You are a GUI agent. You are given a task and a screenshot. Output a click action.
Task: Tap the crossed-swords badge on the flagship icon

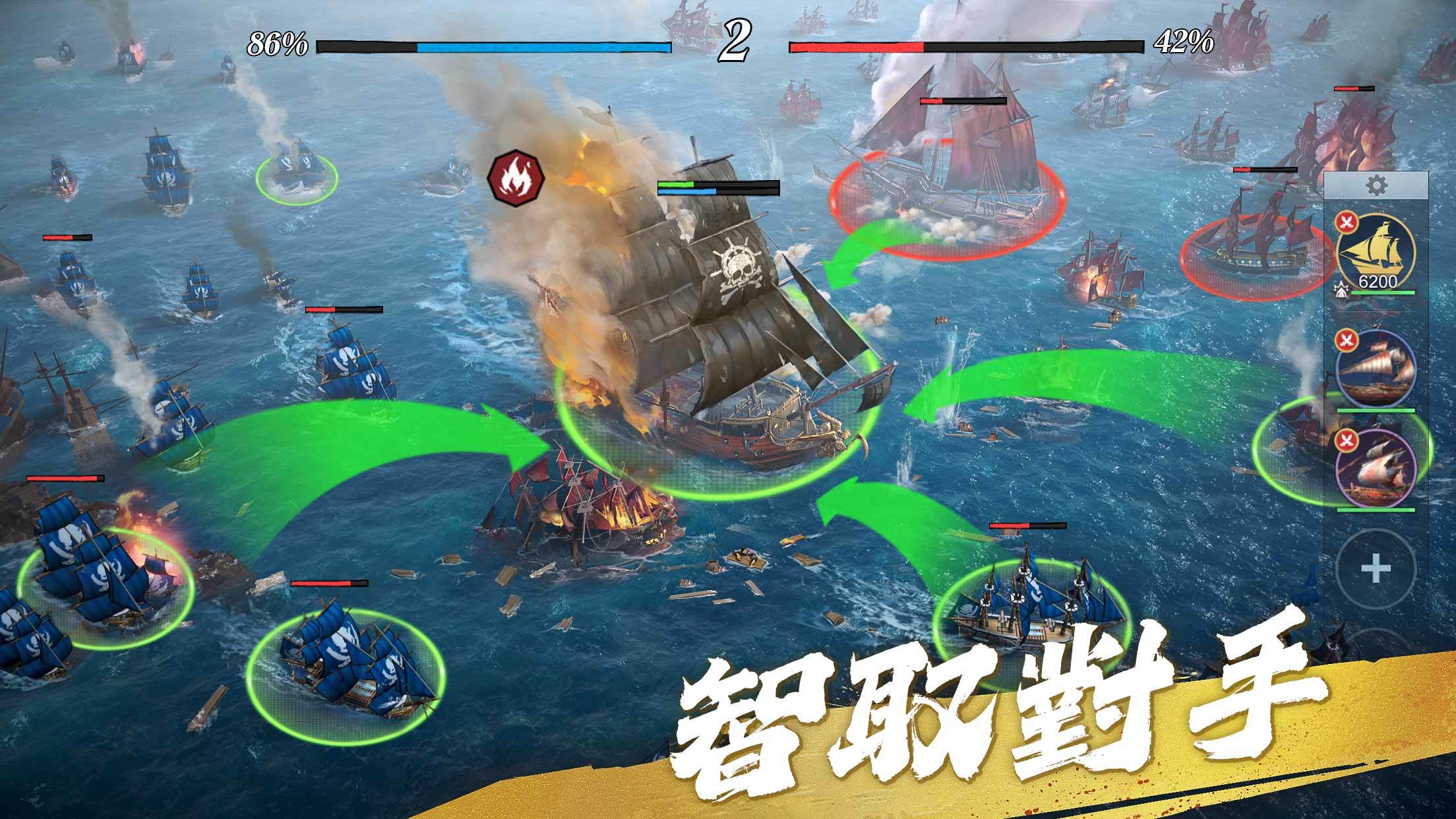coord(1347,223)
